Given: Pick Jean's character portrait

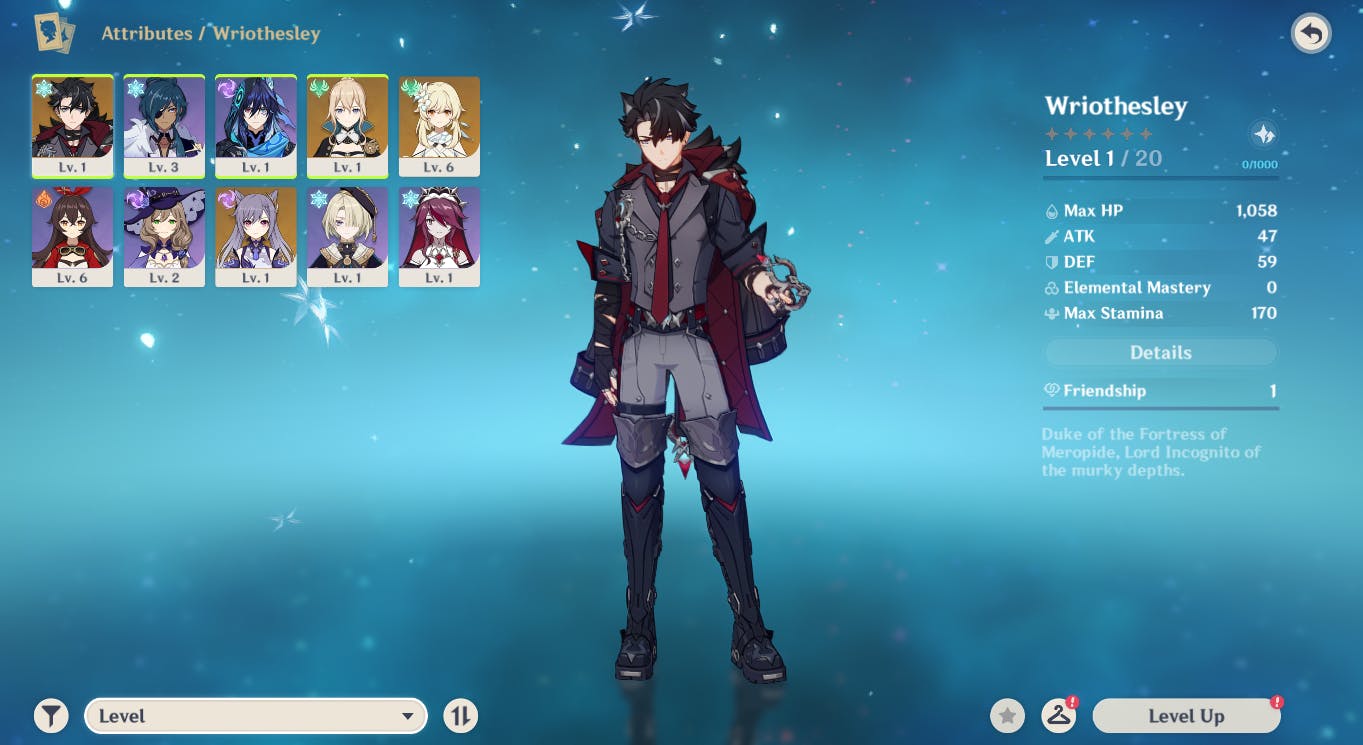Looking at the screenshot, I should click(347, 125).
